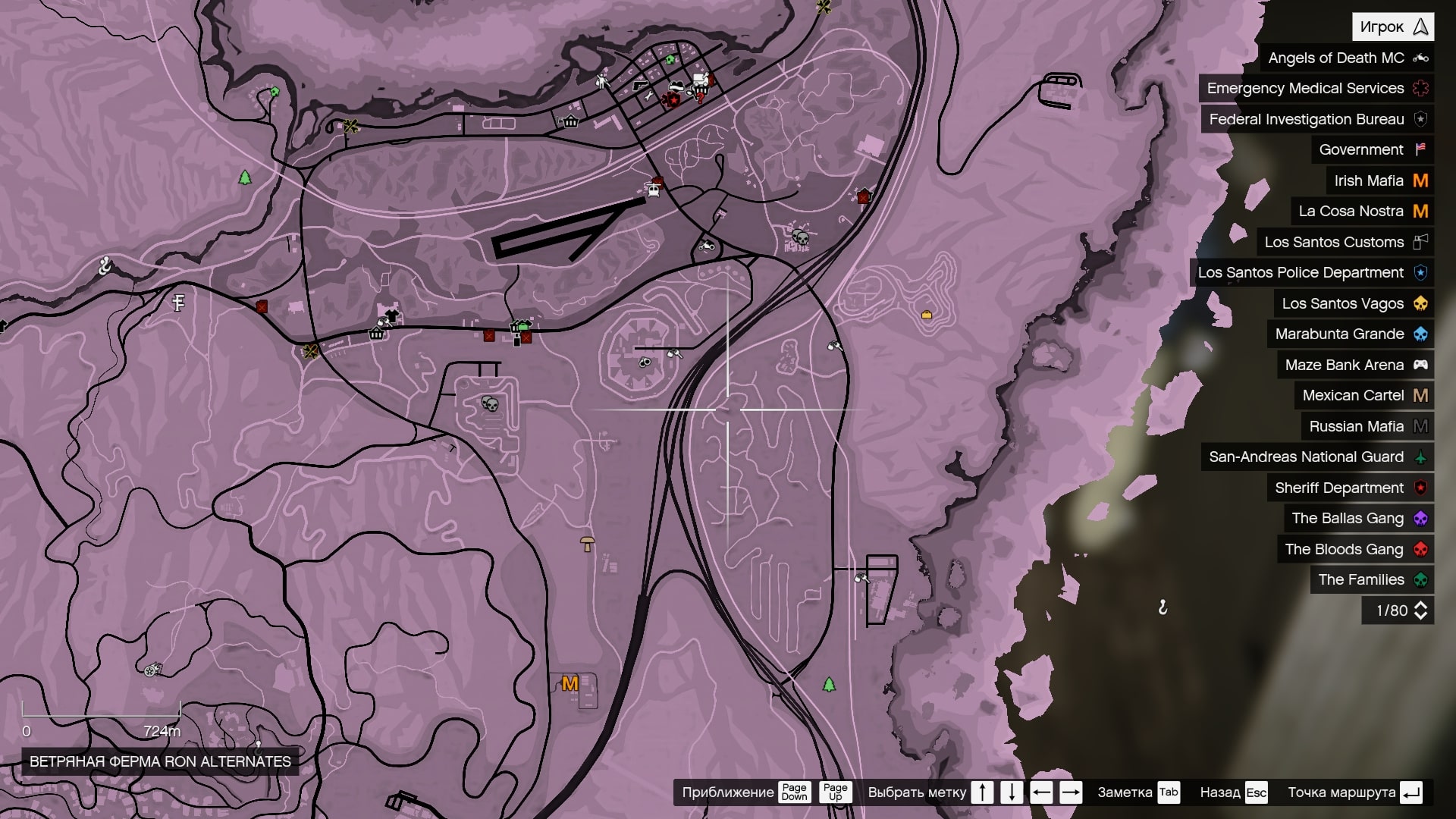Viewport: 1456px width, 819px height.
Task: Select Заметка in the bottom bar
Action: pos(1125,792)
